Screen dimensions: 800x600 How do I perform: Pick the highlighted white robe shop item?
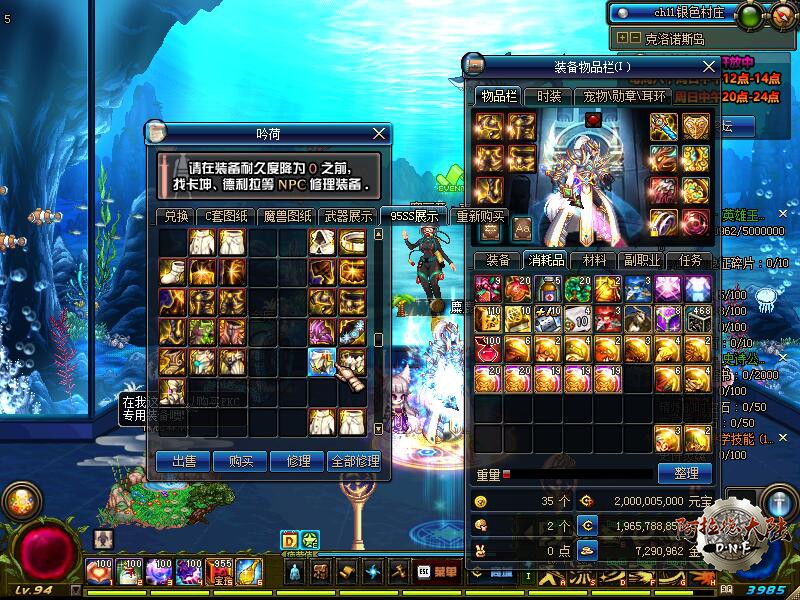[x=321, y=360]
